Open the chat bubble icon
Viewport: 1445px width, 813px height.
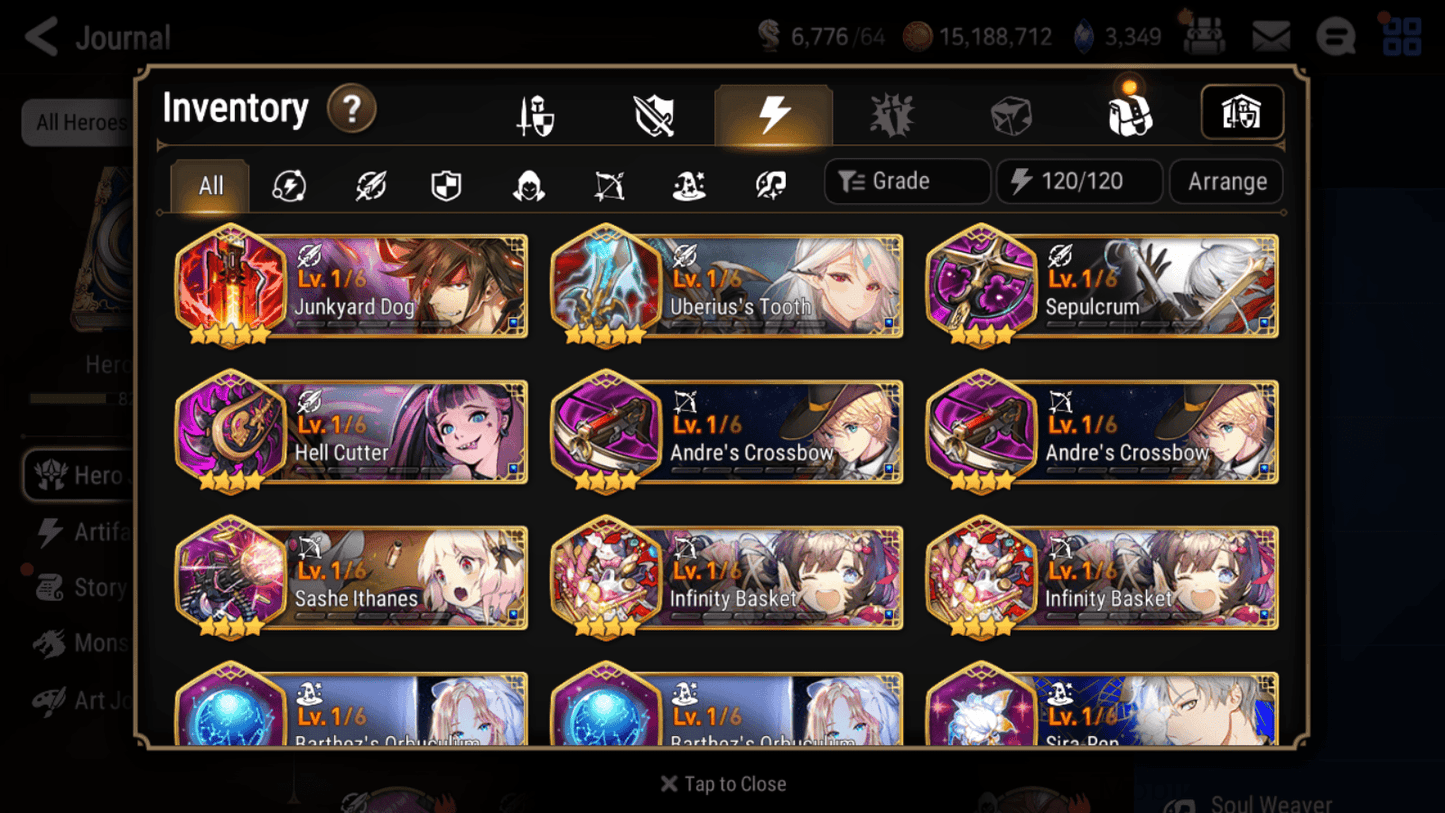[1335, 35]
